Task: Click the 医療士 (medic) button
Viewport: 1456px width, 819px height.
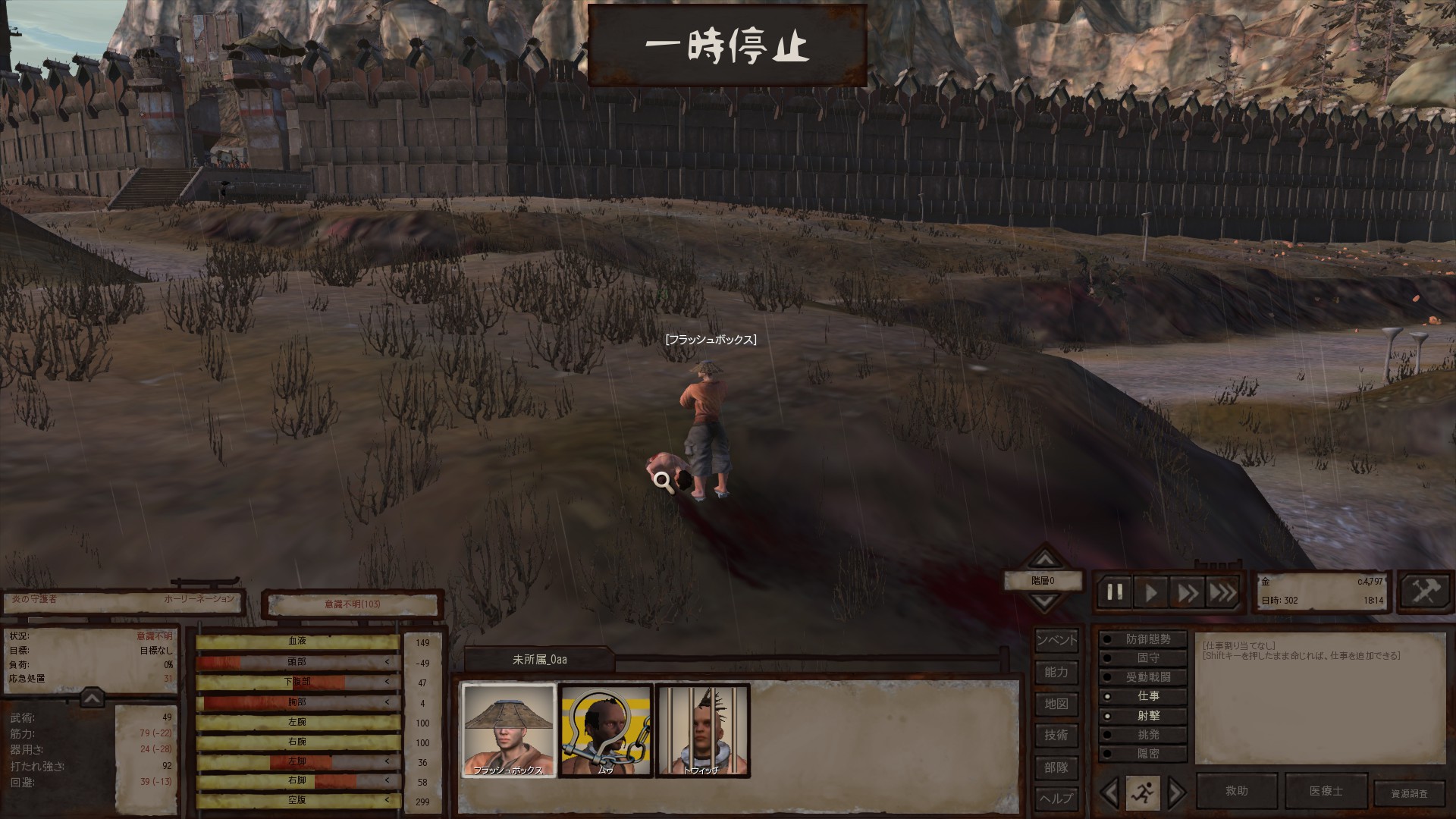Action: click(x=1326, y=791)
